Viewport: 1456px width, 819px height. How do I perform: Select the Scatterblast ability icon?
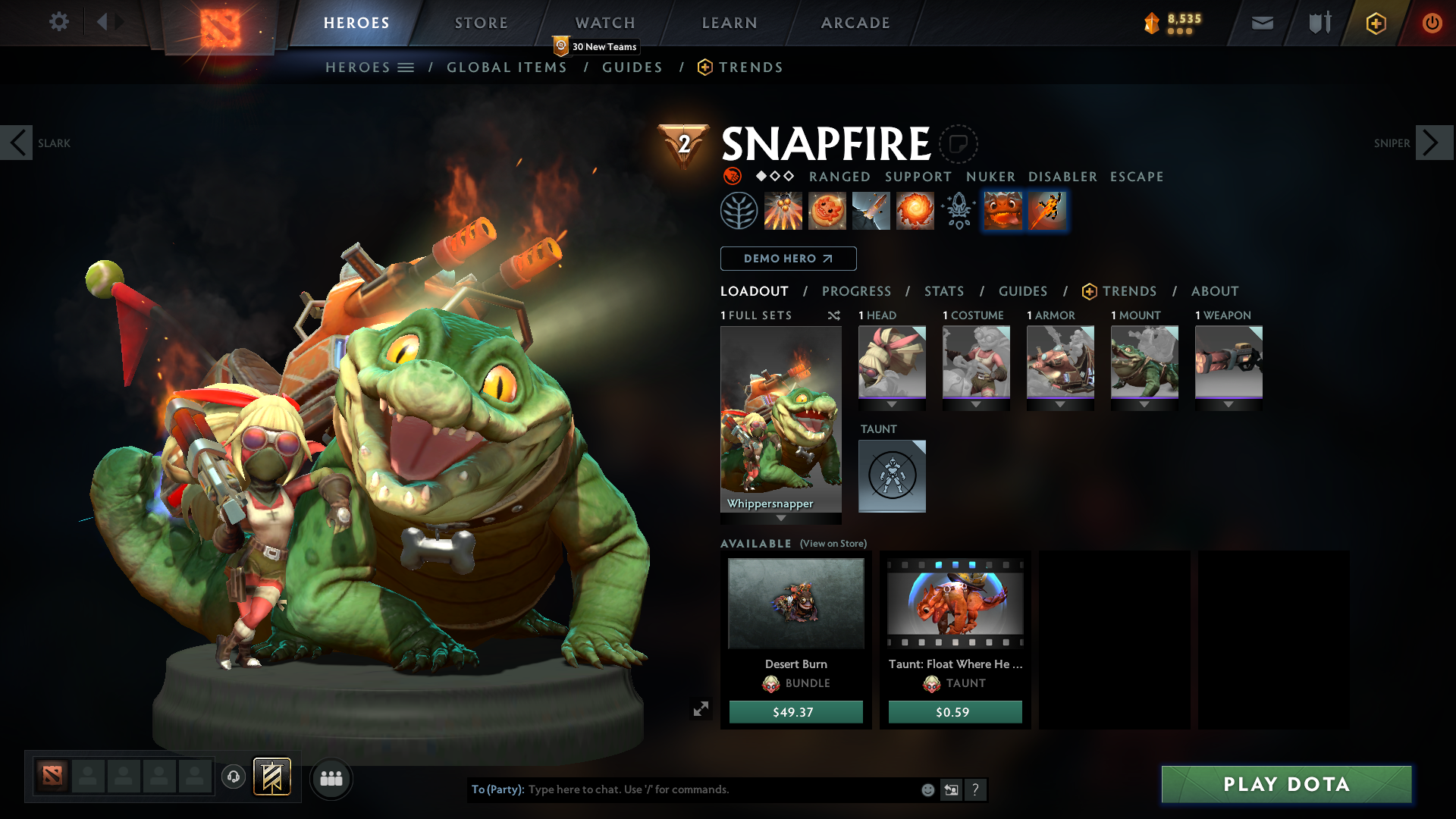coord(783,211)
